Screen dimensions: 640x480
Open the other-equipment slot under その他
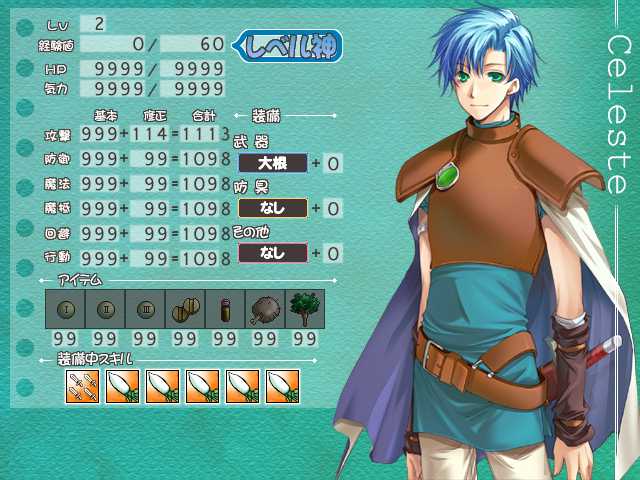coord(272,253)
